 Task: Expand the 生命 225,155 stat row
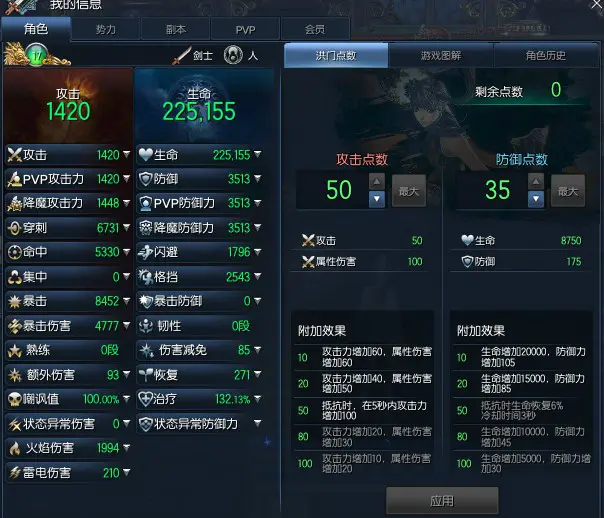coord(258,155)
